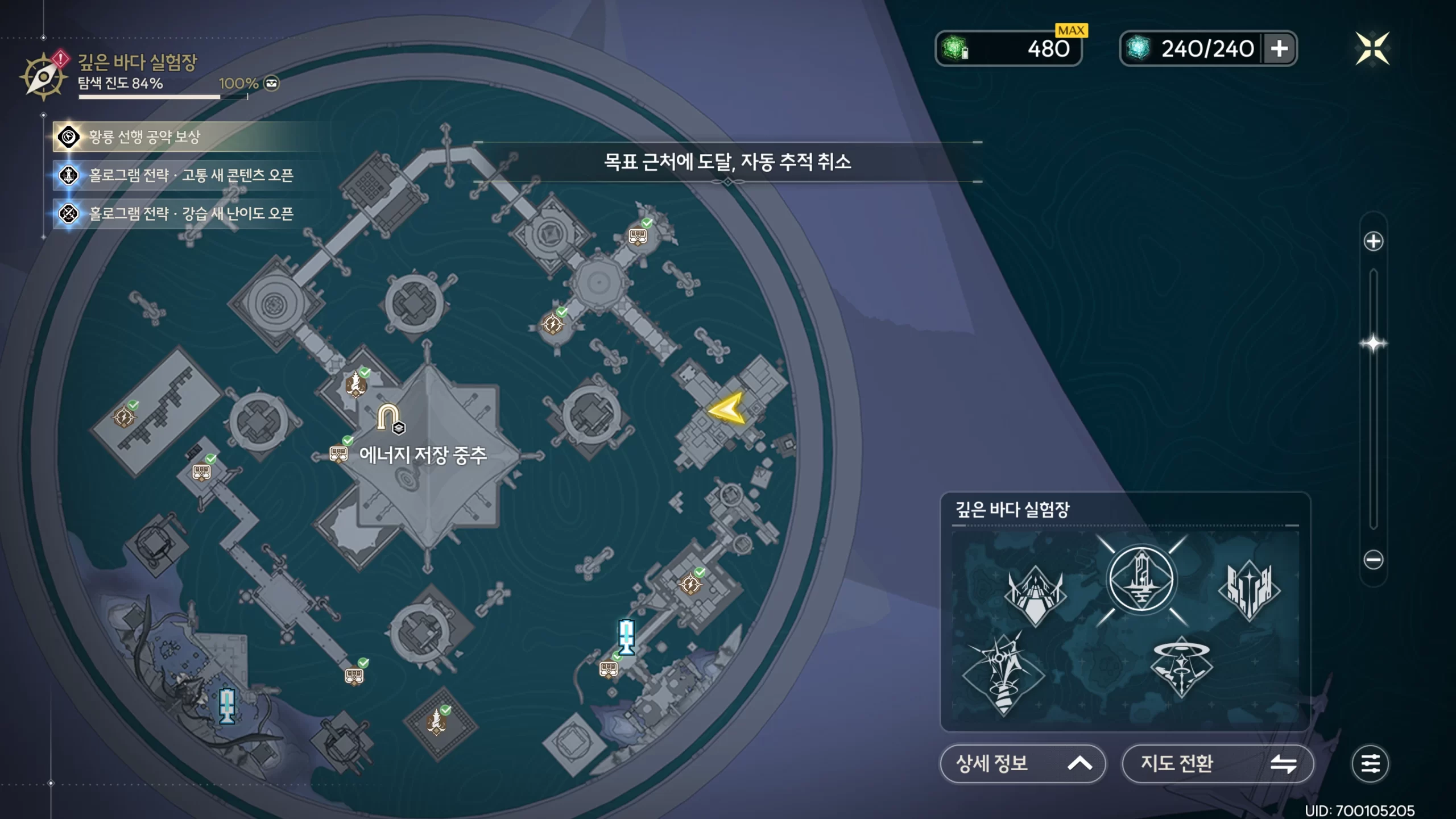Screen dimensions: 1456x819
Task: Select the circled tower region emblem
Action: pos(1141,579)
